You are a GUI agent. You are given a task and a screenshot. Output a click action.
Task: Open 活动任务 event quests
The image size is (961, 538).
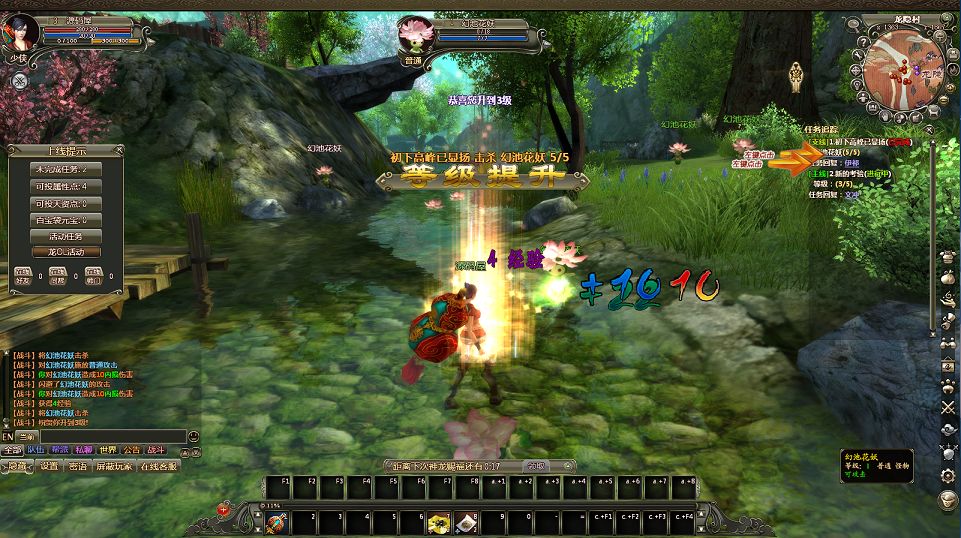pos(66,236)
